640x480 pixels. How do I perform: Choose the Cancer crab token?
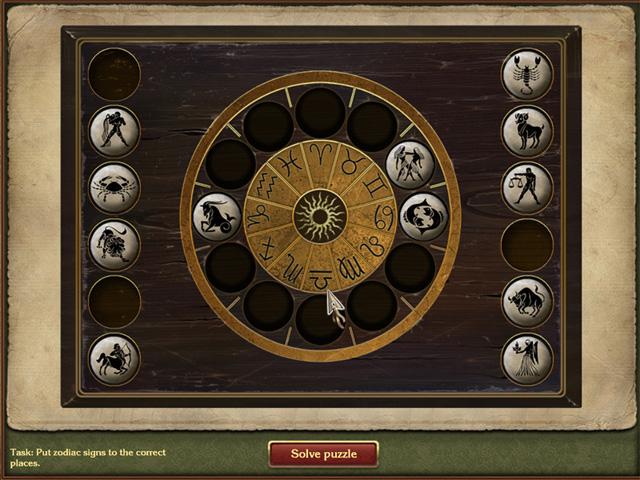tap(114, 188)
